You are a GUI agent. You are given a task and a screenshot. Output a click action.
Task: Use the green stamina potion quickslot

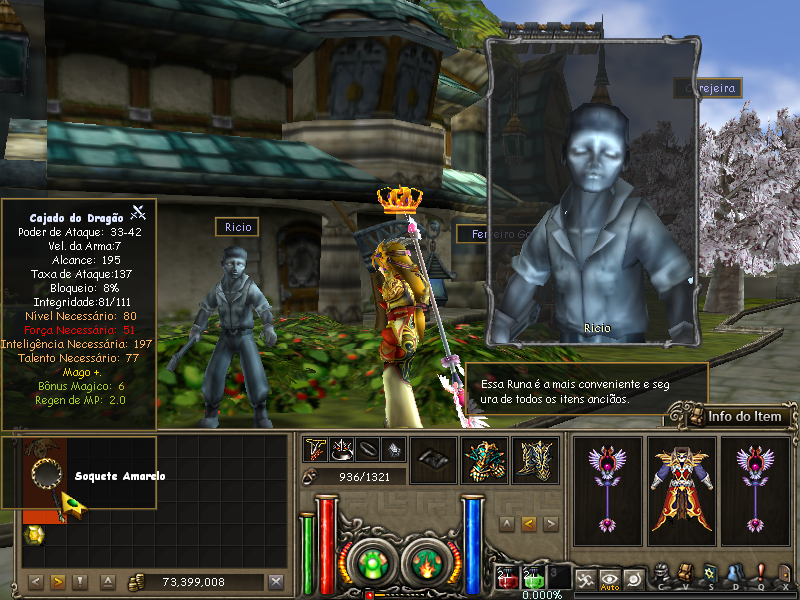[534, 577]
